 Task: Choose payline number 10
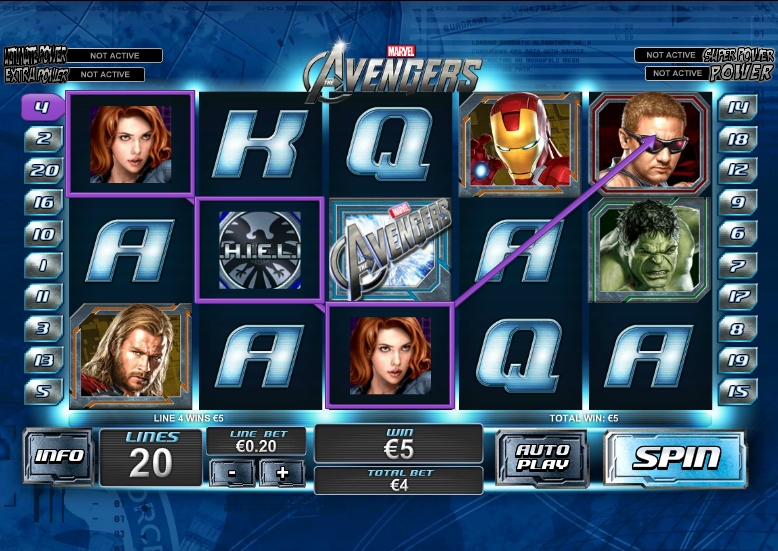coord(43,234)
